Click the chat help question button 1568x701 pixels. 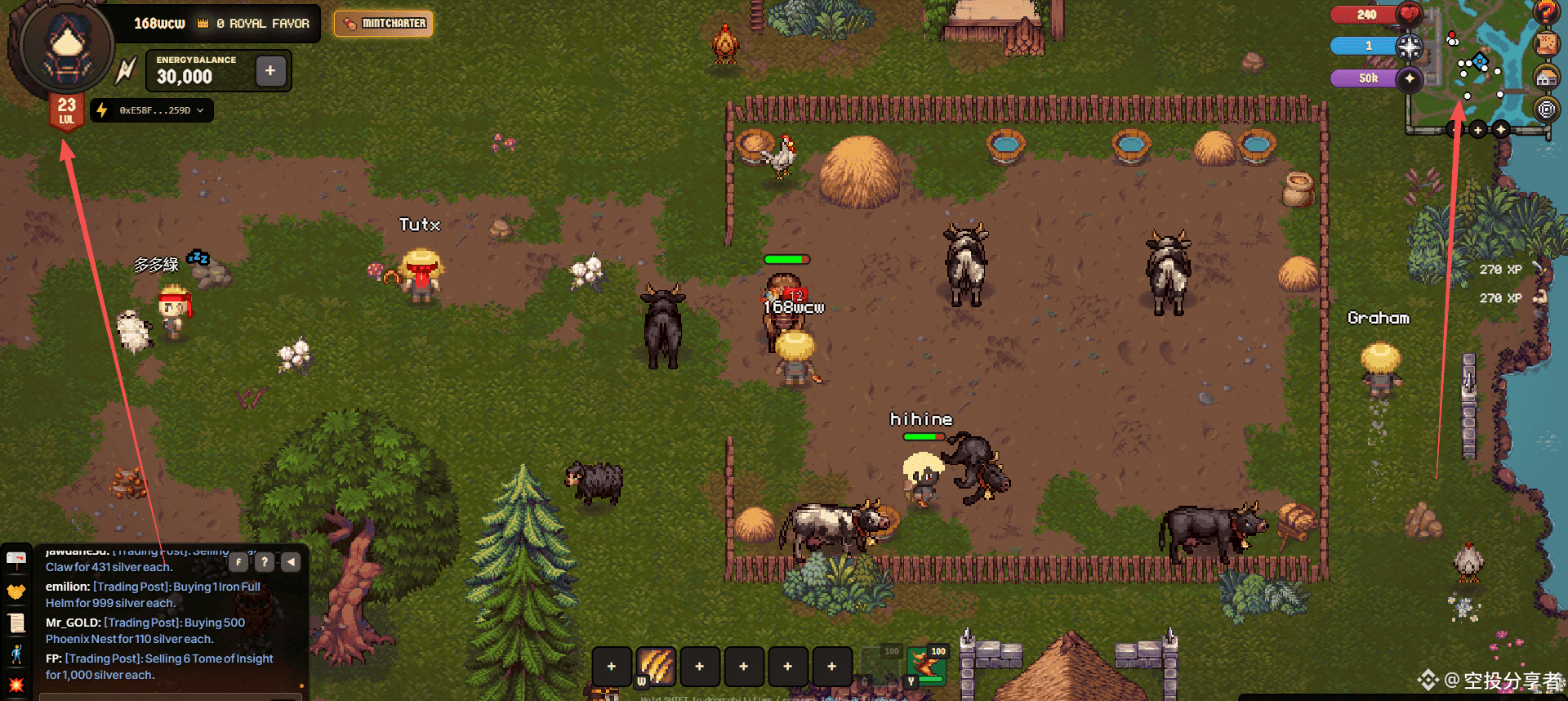tap(265, 562)
